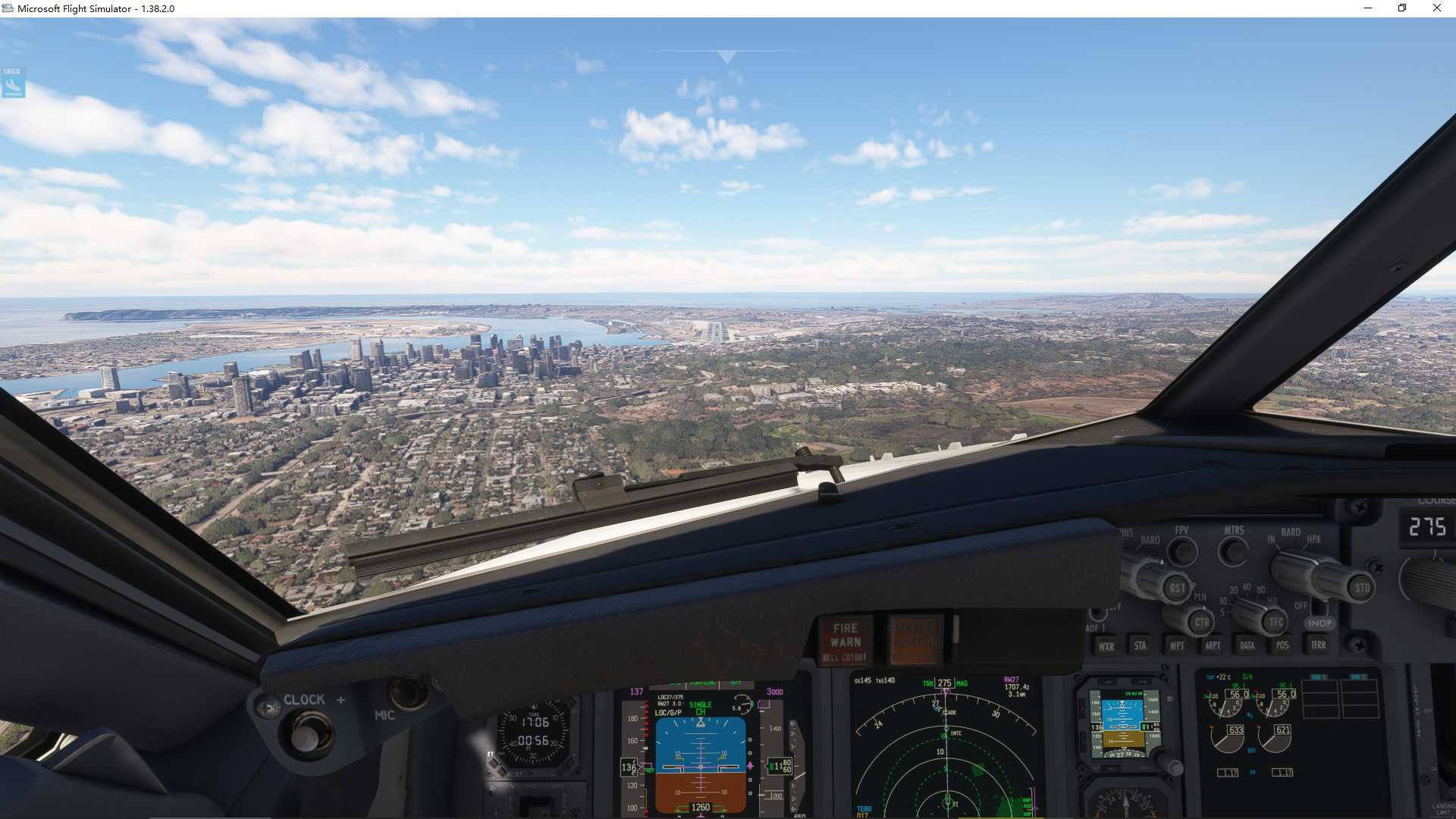The image size is (1456, 819).
Task: Toggle the DATA button on EFIS panel
Action: click(1247, 645)
